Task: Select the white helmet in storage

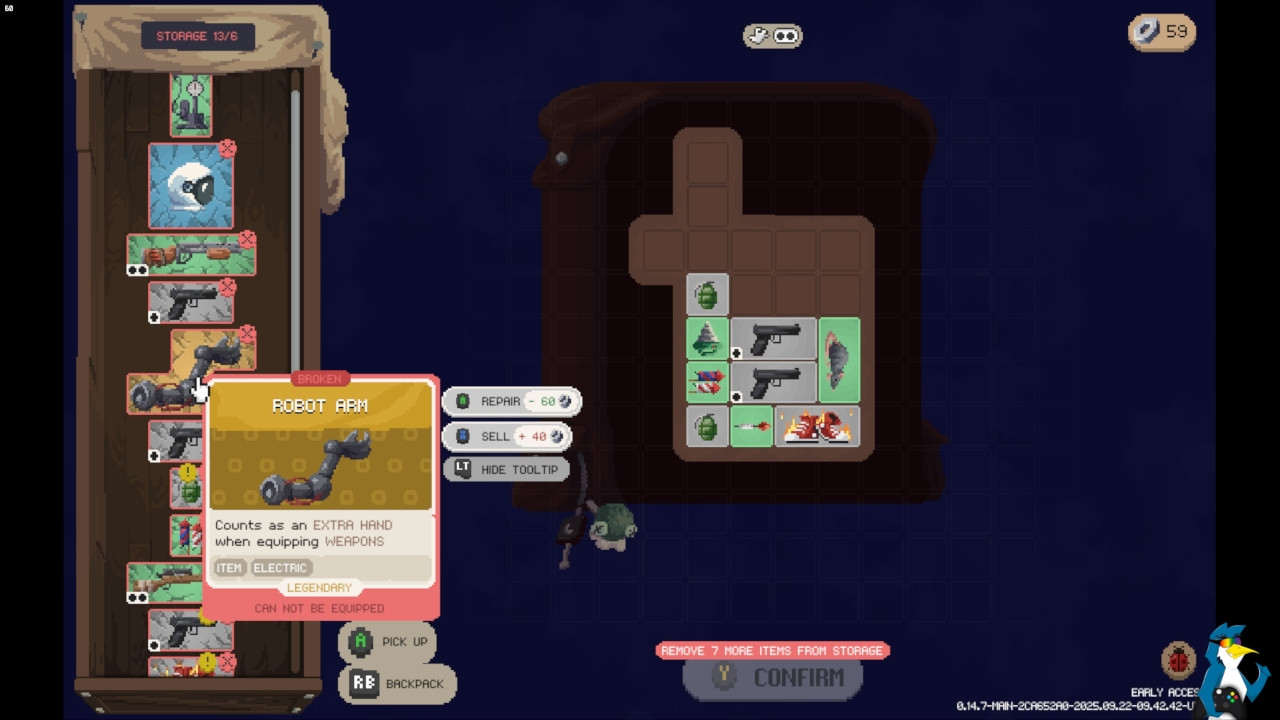Action: pyautogui.click(x=190, y=186)
